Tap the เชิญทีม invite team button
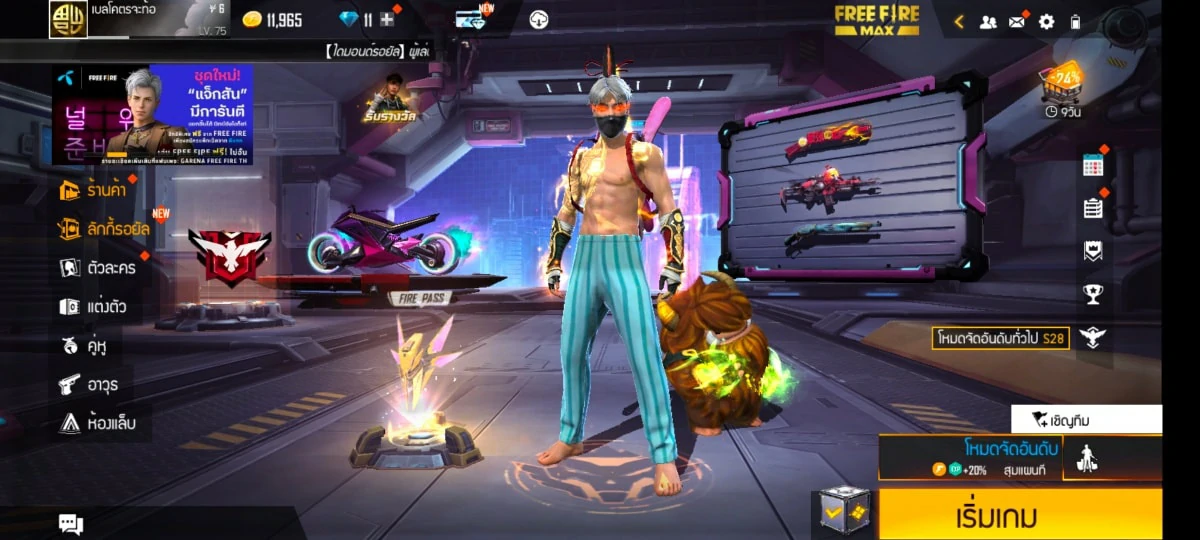The image size is (1200, 540). [x=1086, y=419]
